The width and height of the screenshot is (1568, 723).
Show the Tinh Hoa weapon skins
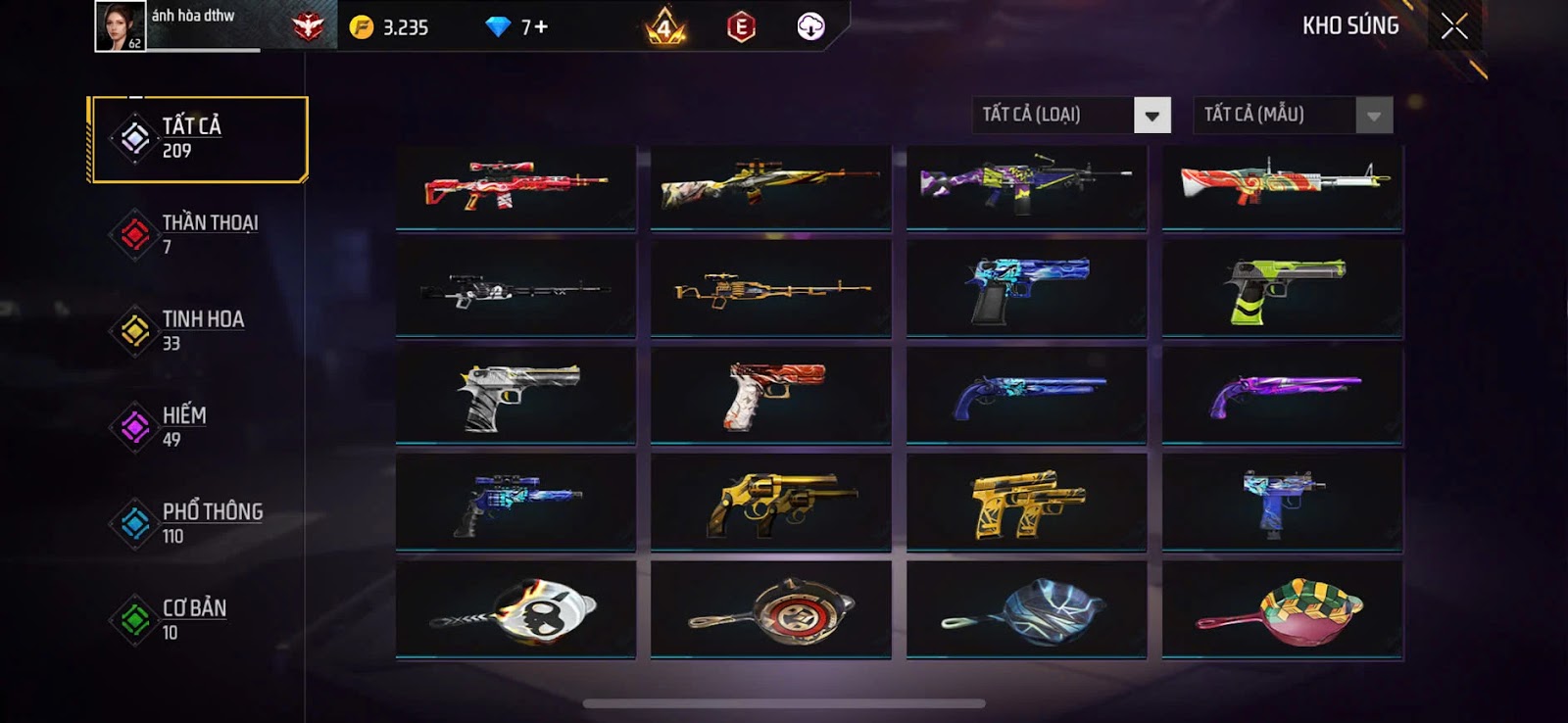click(198, 330)
